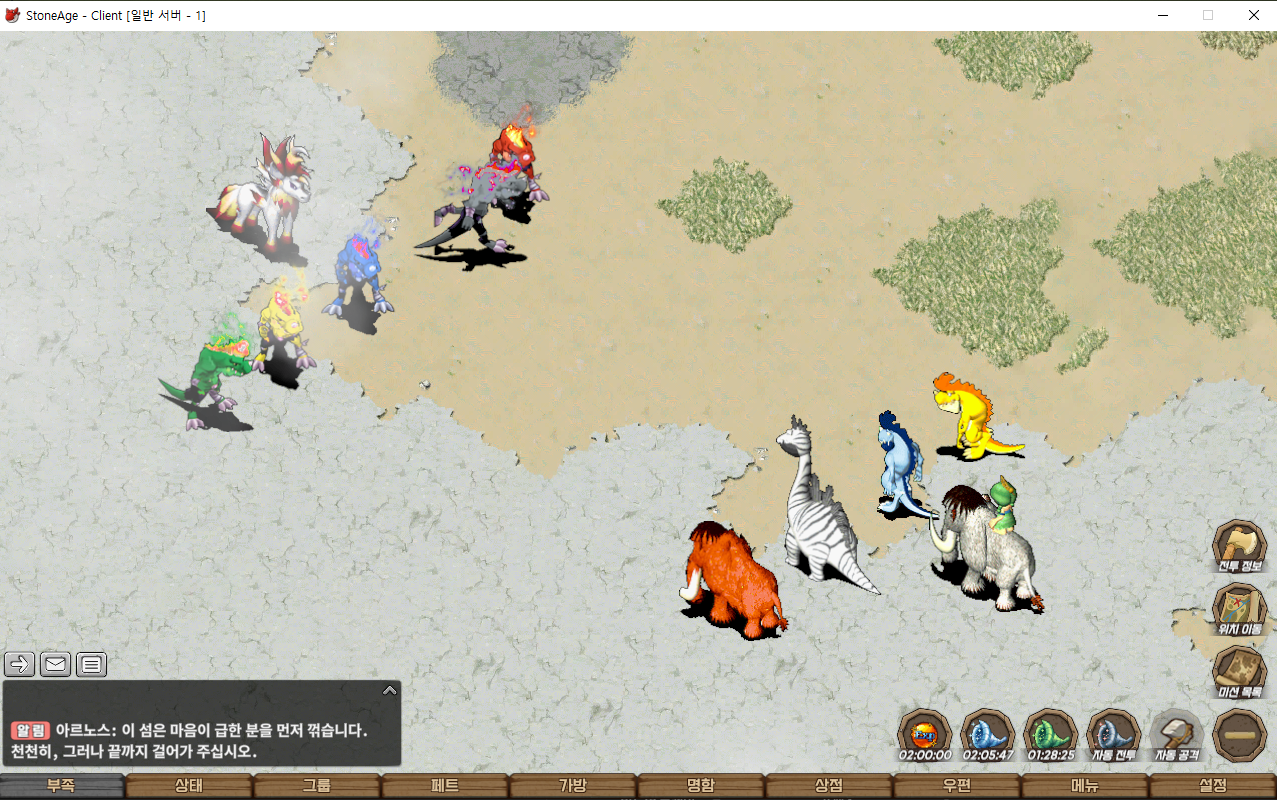Show the 미션 목록 mission list
Screen dimensions: 1277x800
point(1239,672)
